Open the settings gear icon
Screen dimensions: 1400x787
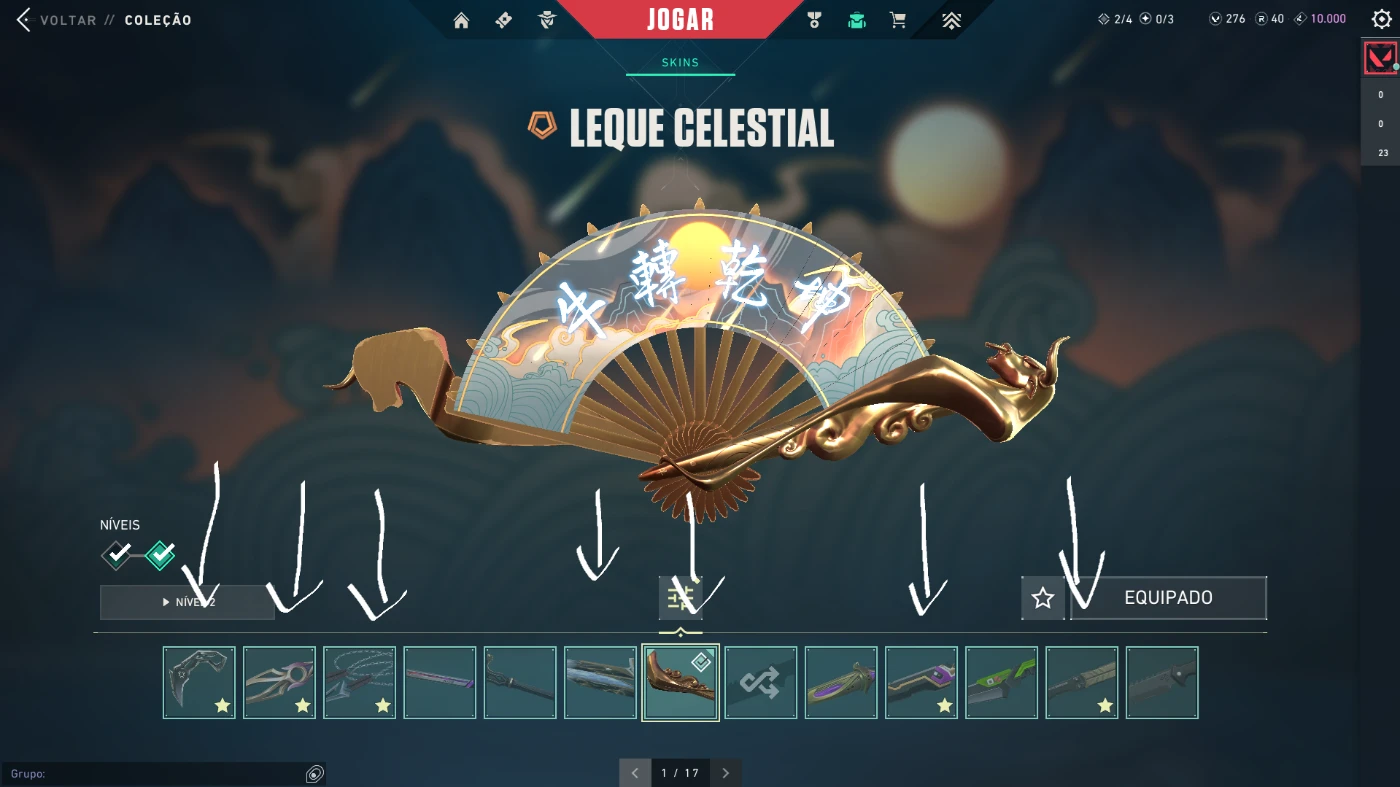pos(1381,19)
